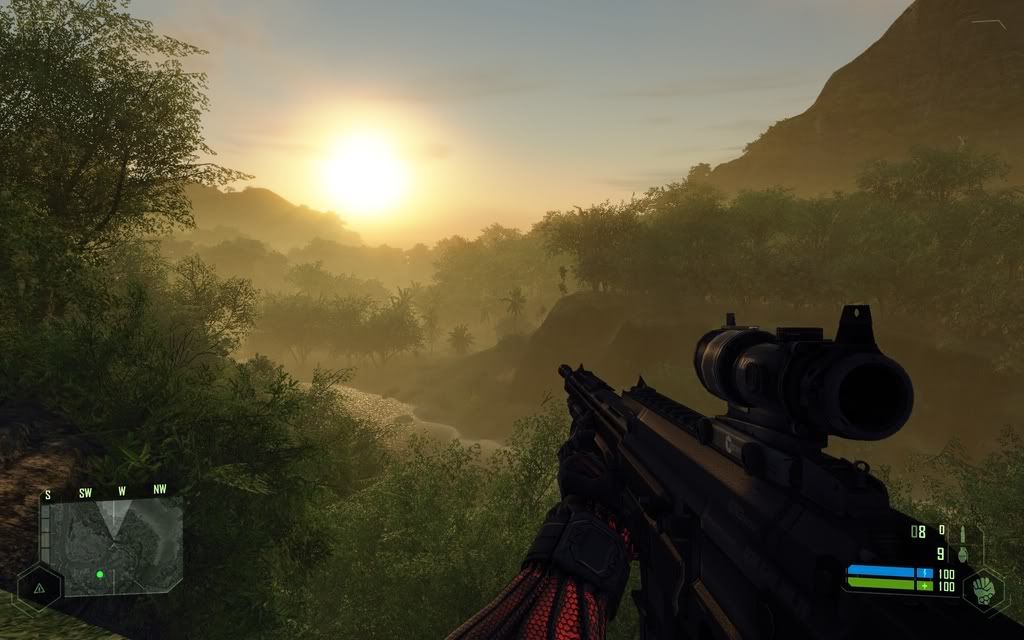
Task: Click the green objective dot on minimap
Action: click(x=100, y=574)
